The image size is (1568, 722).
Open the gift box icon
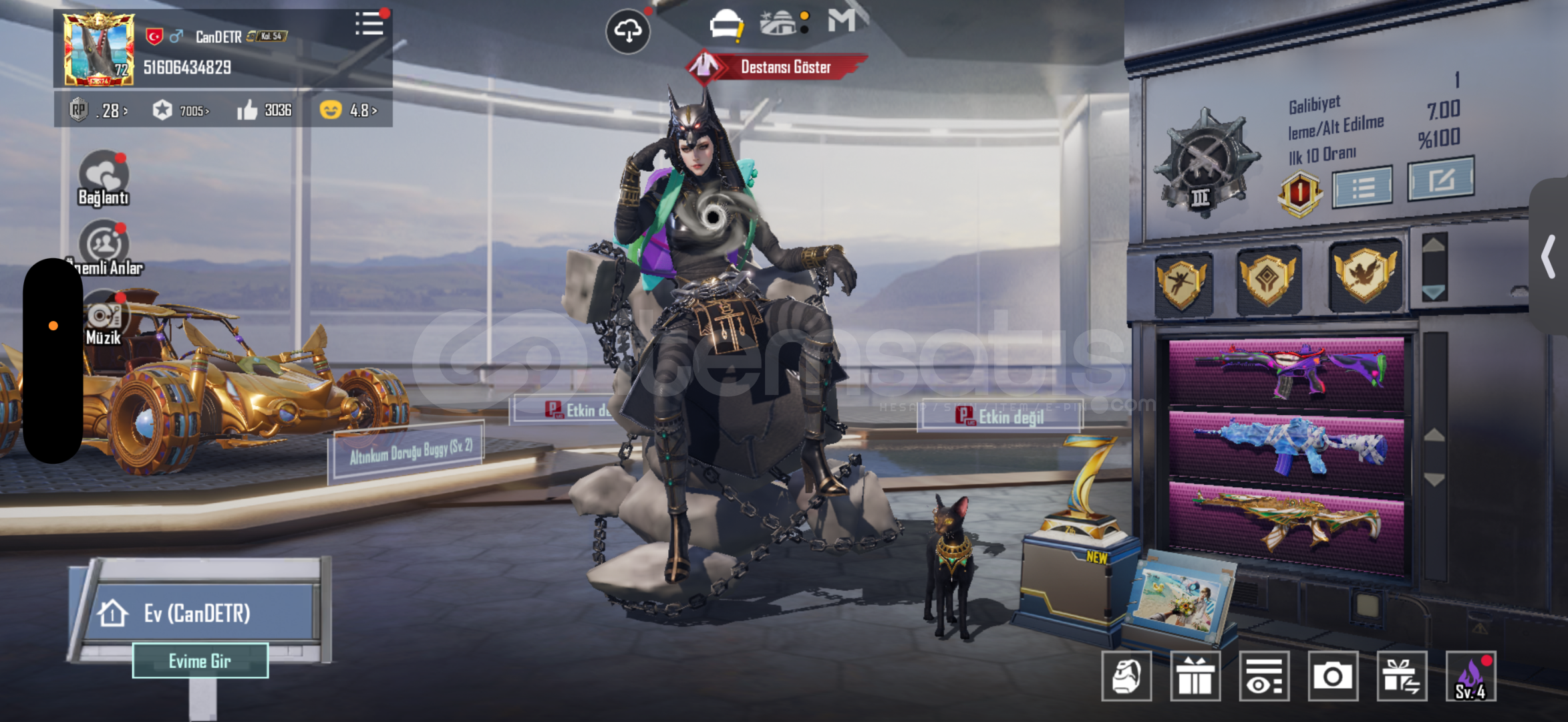pyautogui.click(x=1195, y=677)
